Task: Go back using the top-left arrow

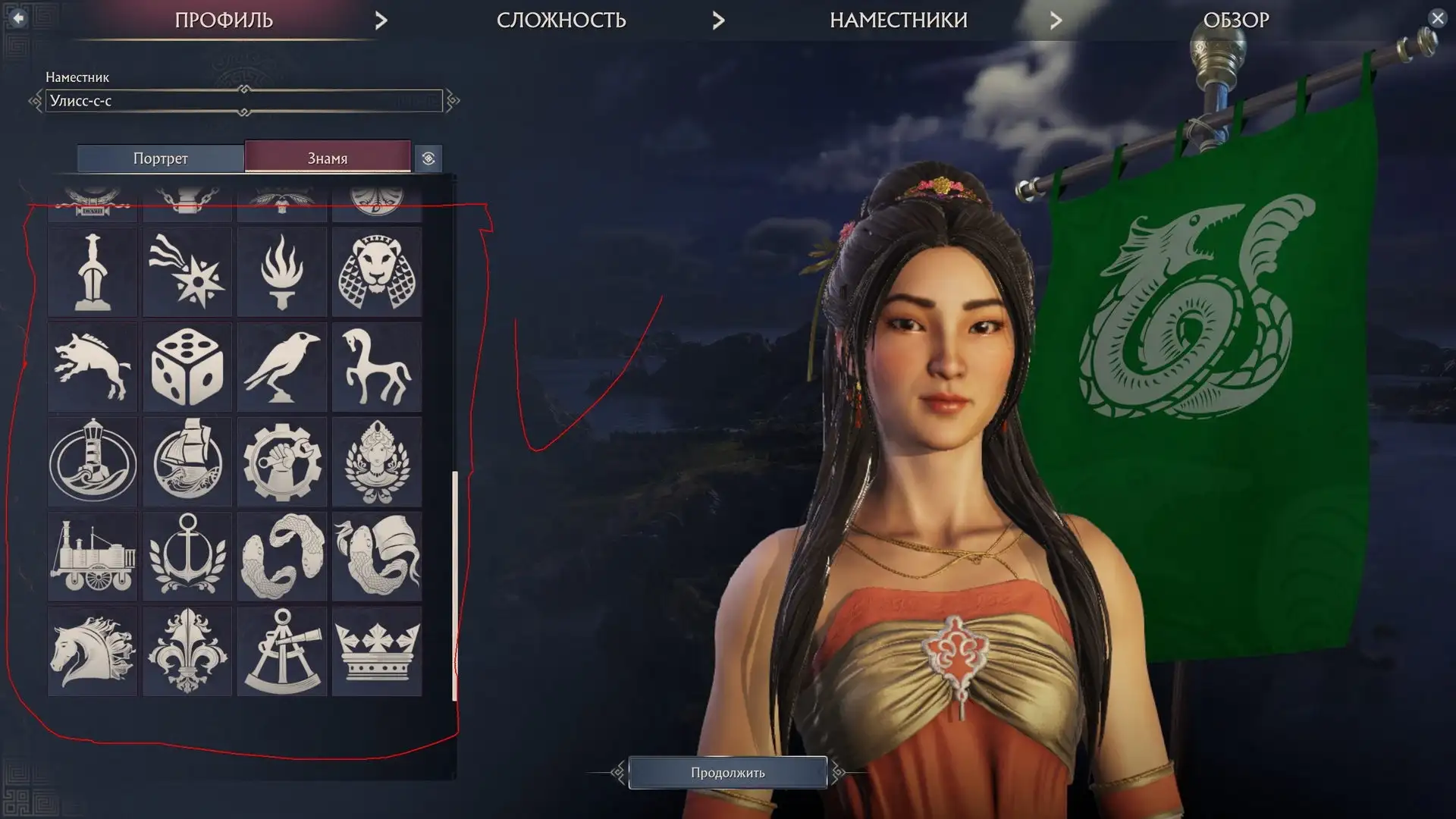Action: [18, 17]
